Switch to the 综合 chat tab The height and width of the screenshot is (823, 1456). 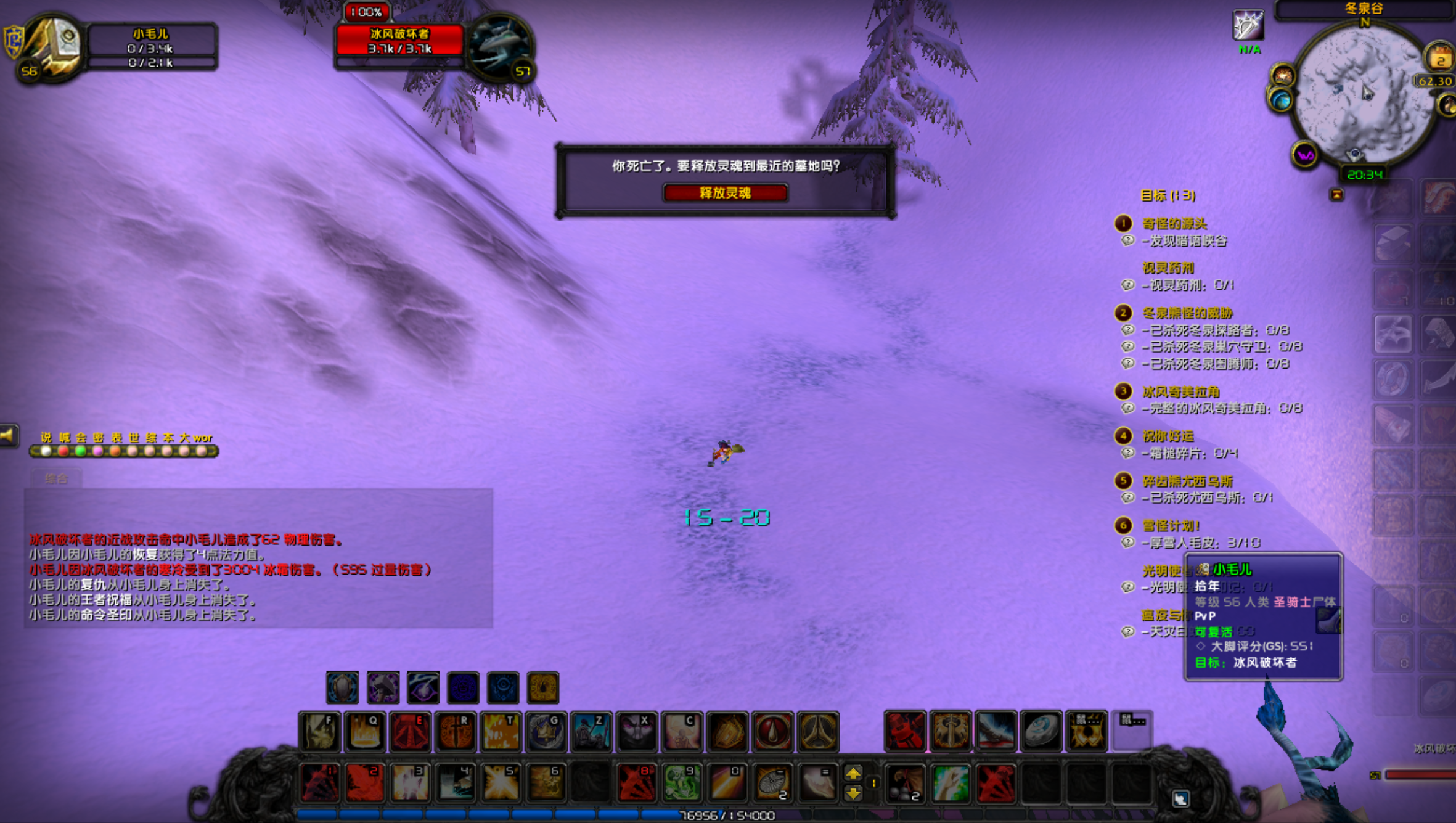pyautogui.click(x=56, y=478)
